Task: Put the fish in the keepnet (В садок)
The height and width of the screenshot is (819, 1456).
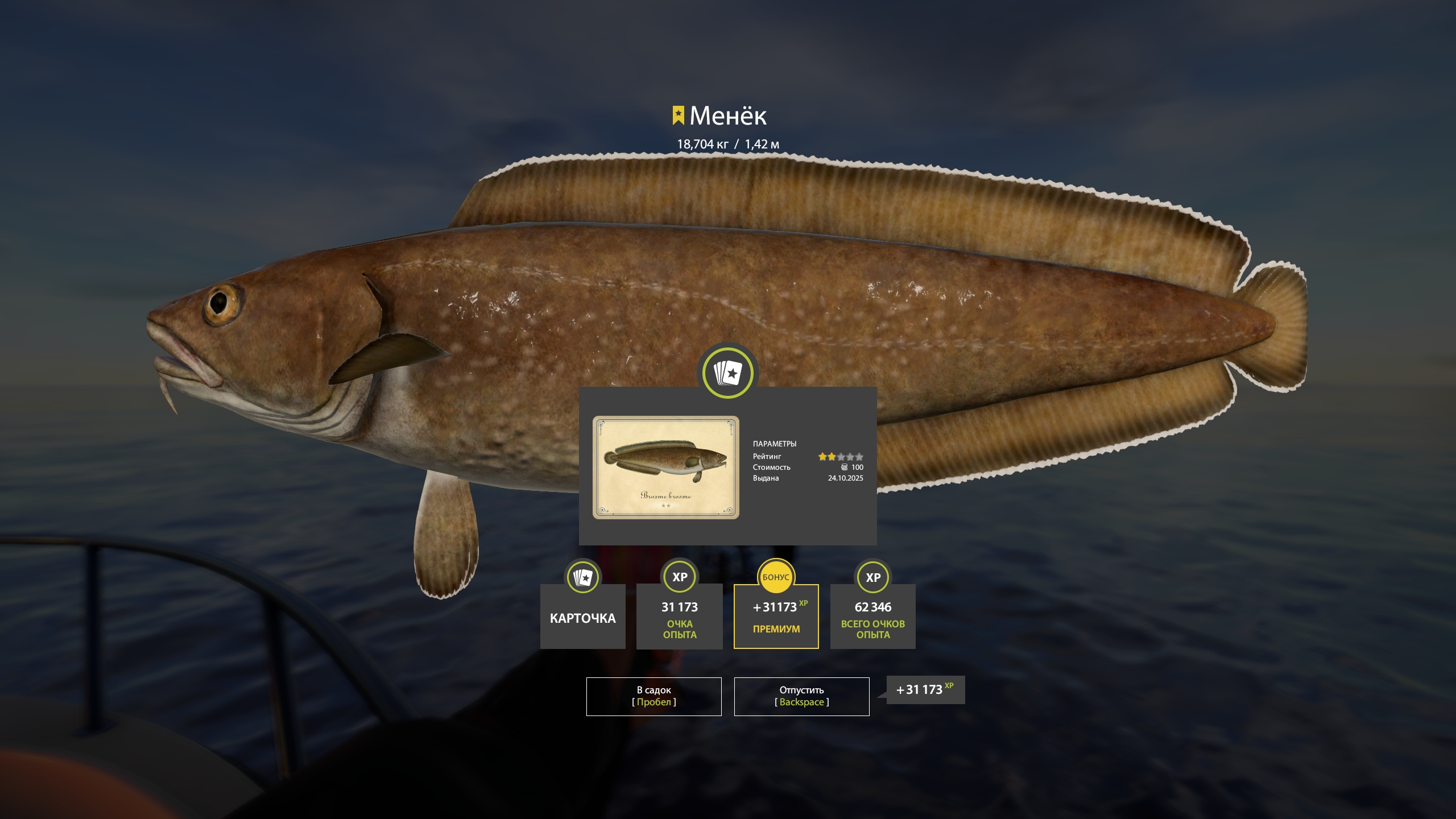Action: point(653,696)
